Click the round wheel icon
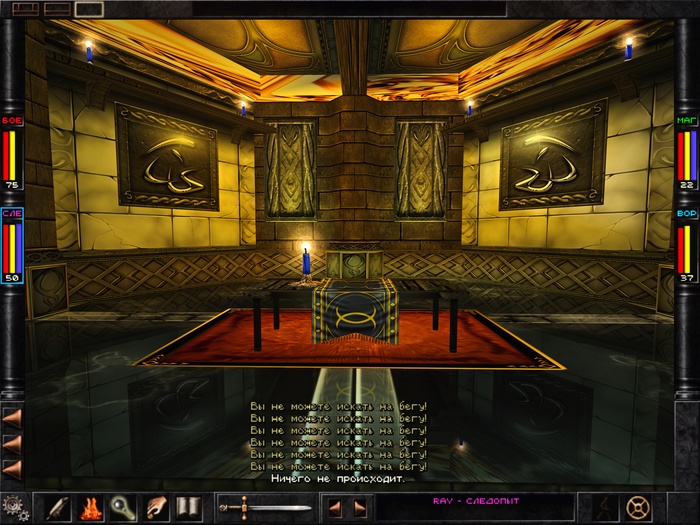Screen dimensions: 700x525 coord(637,507)
